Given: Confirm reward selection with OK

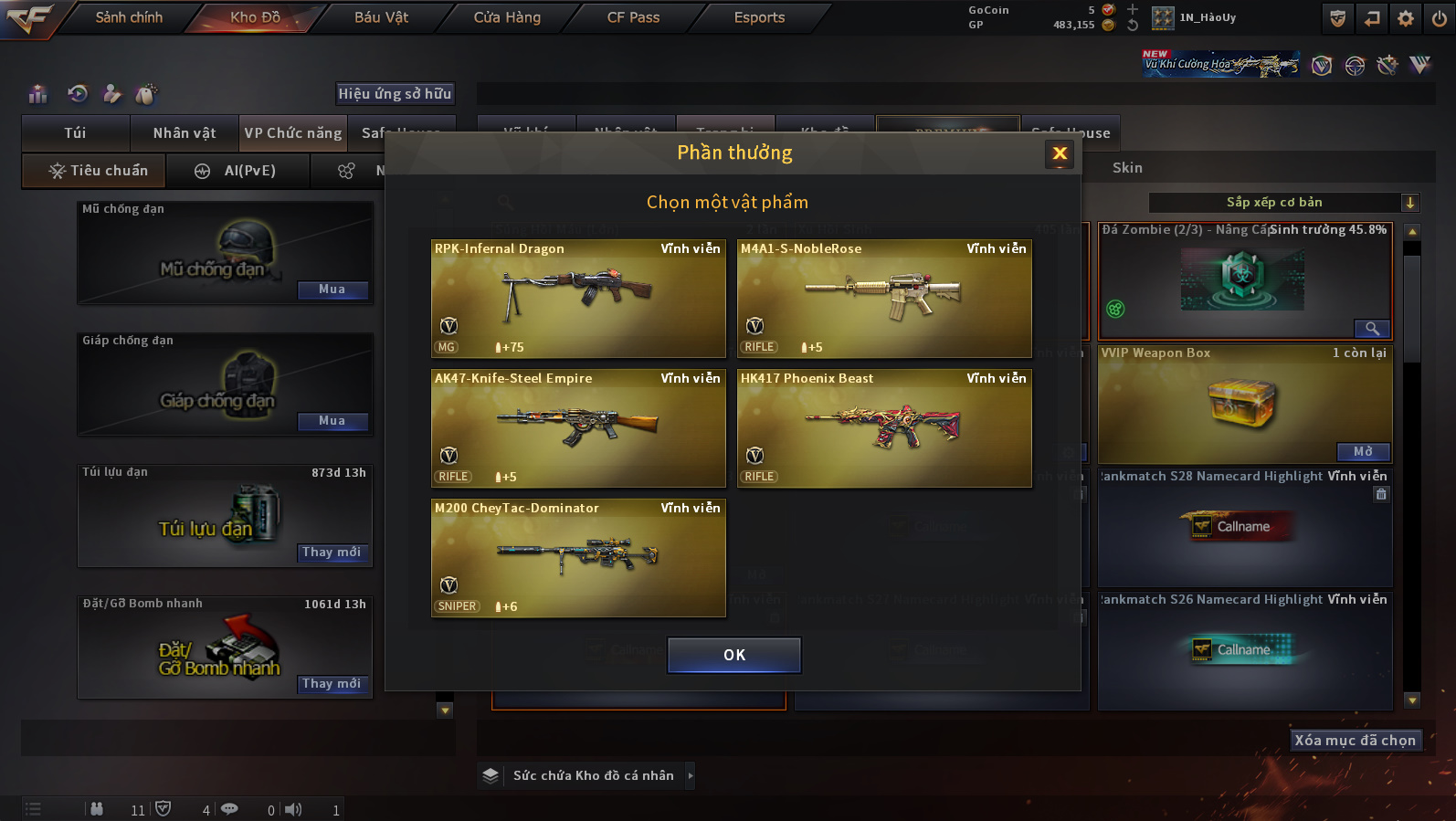Looking at the screenshot, I should tap(733, 655).
